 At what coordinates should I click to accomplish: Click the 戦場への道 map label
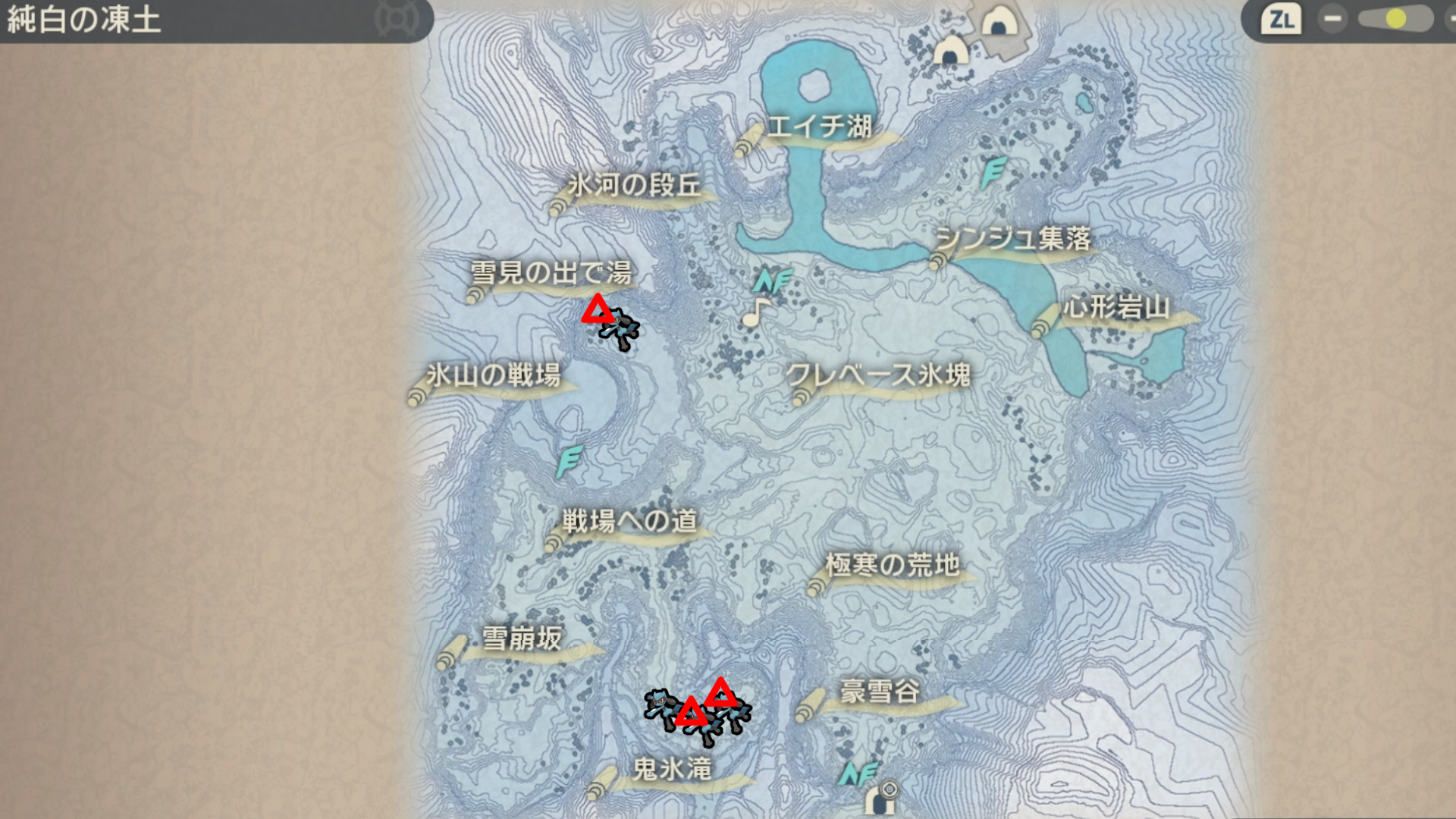(629, 522)
